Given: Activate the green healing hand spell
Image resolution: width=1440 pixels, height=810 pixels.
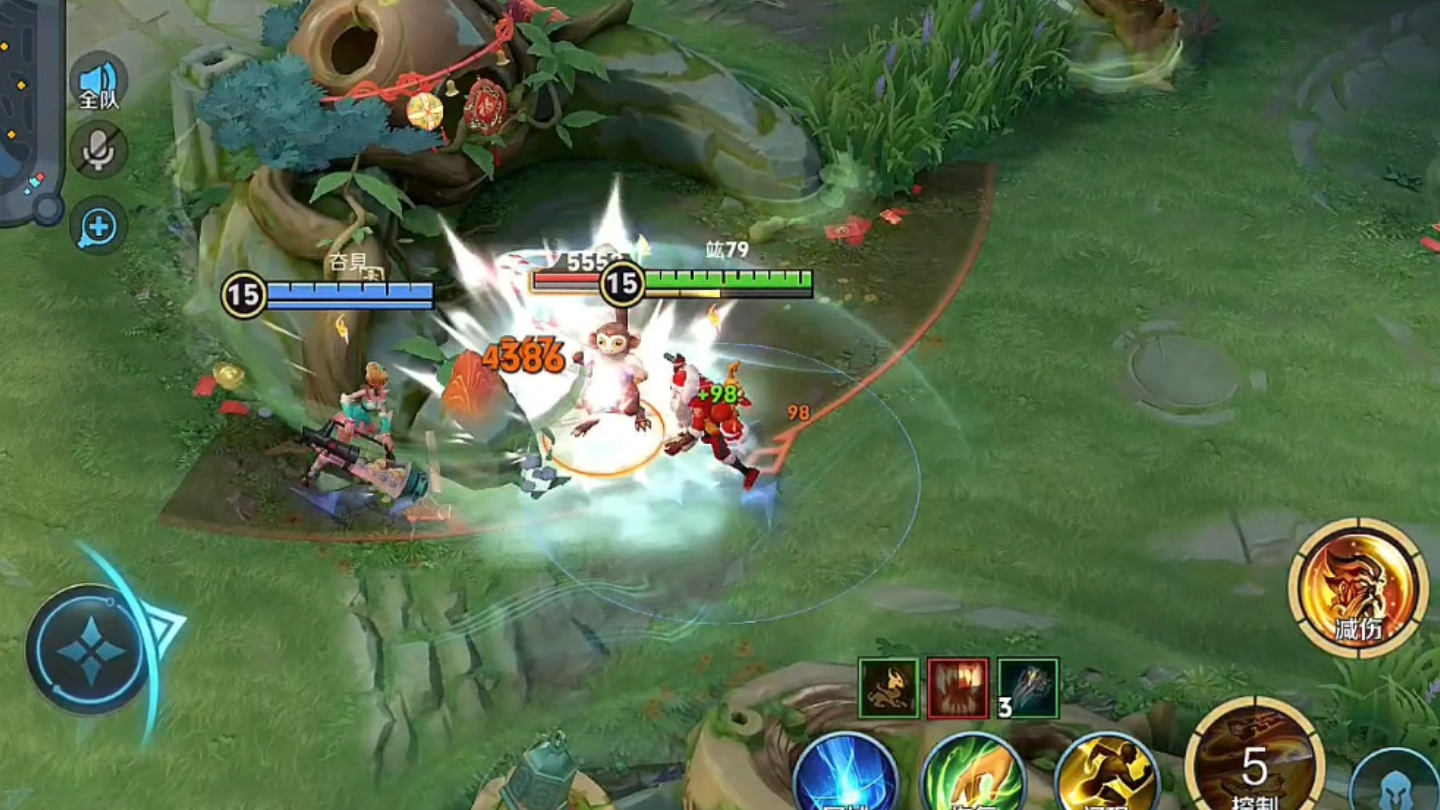Looking at the screenshot, I should coord(972,775).
